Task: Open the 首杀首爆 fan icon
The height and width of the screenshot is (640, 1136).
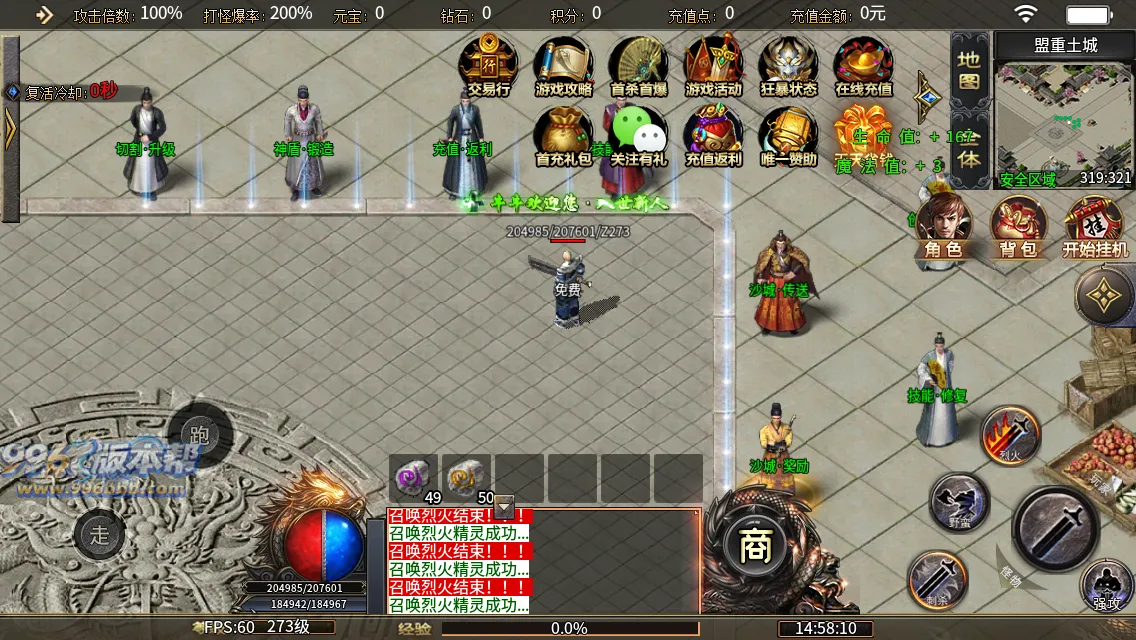Action: pyautogui.click(x=638, y=63)
